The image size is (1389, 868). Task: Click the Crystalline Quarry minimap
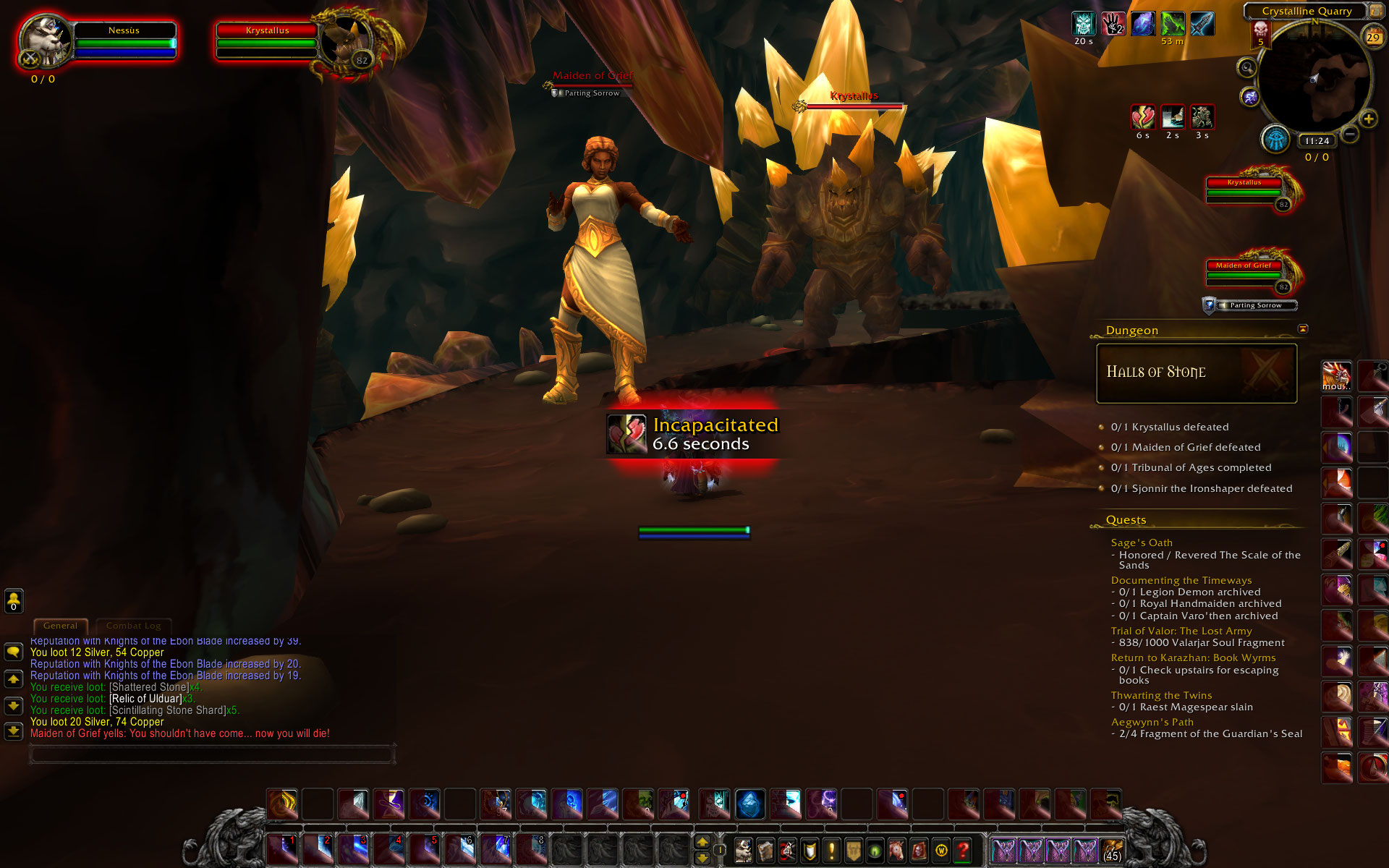click(1314, 80)
